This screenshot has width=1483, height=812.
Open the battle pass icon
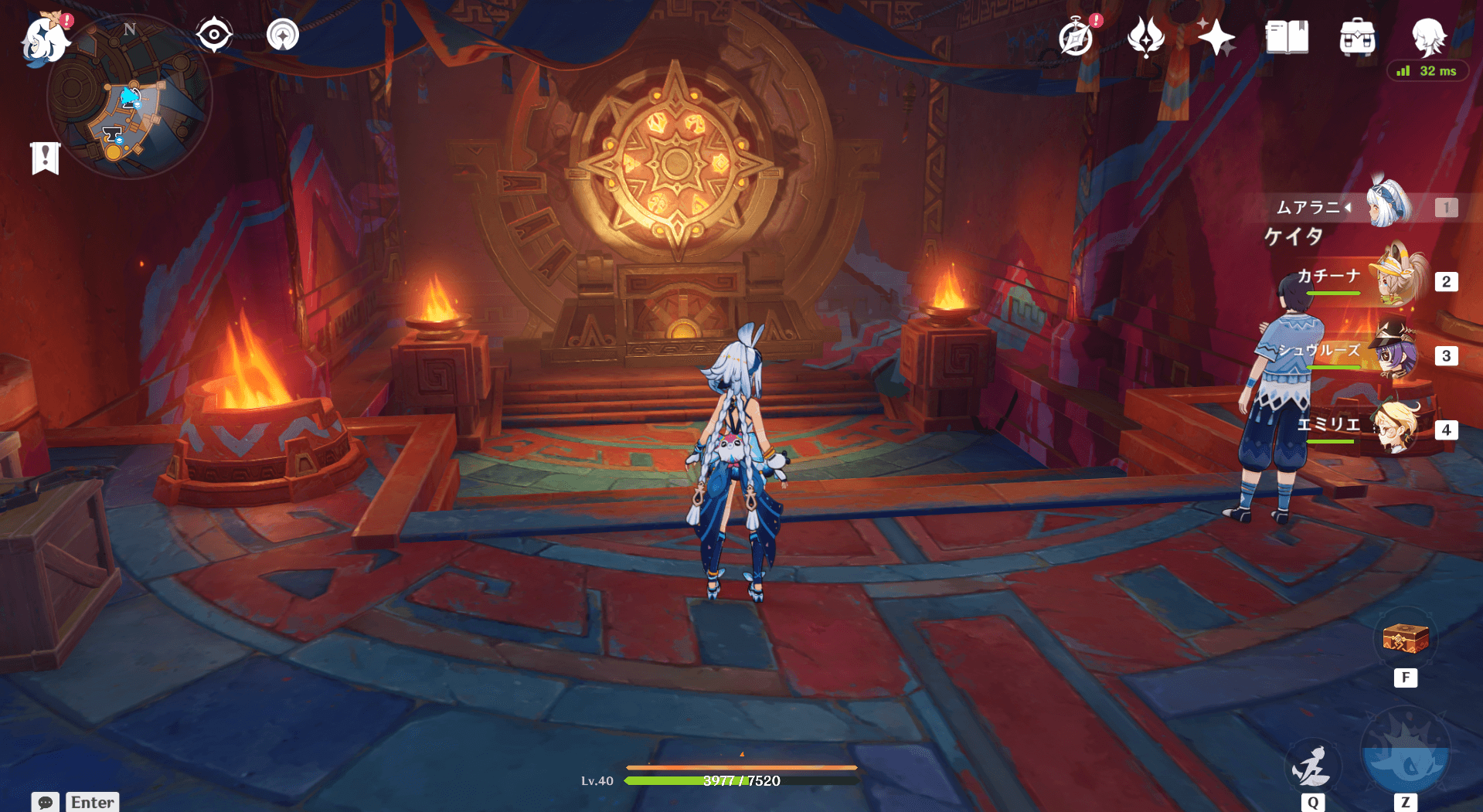[x=1145, y=37]
